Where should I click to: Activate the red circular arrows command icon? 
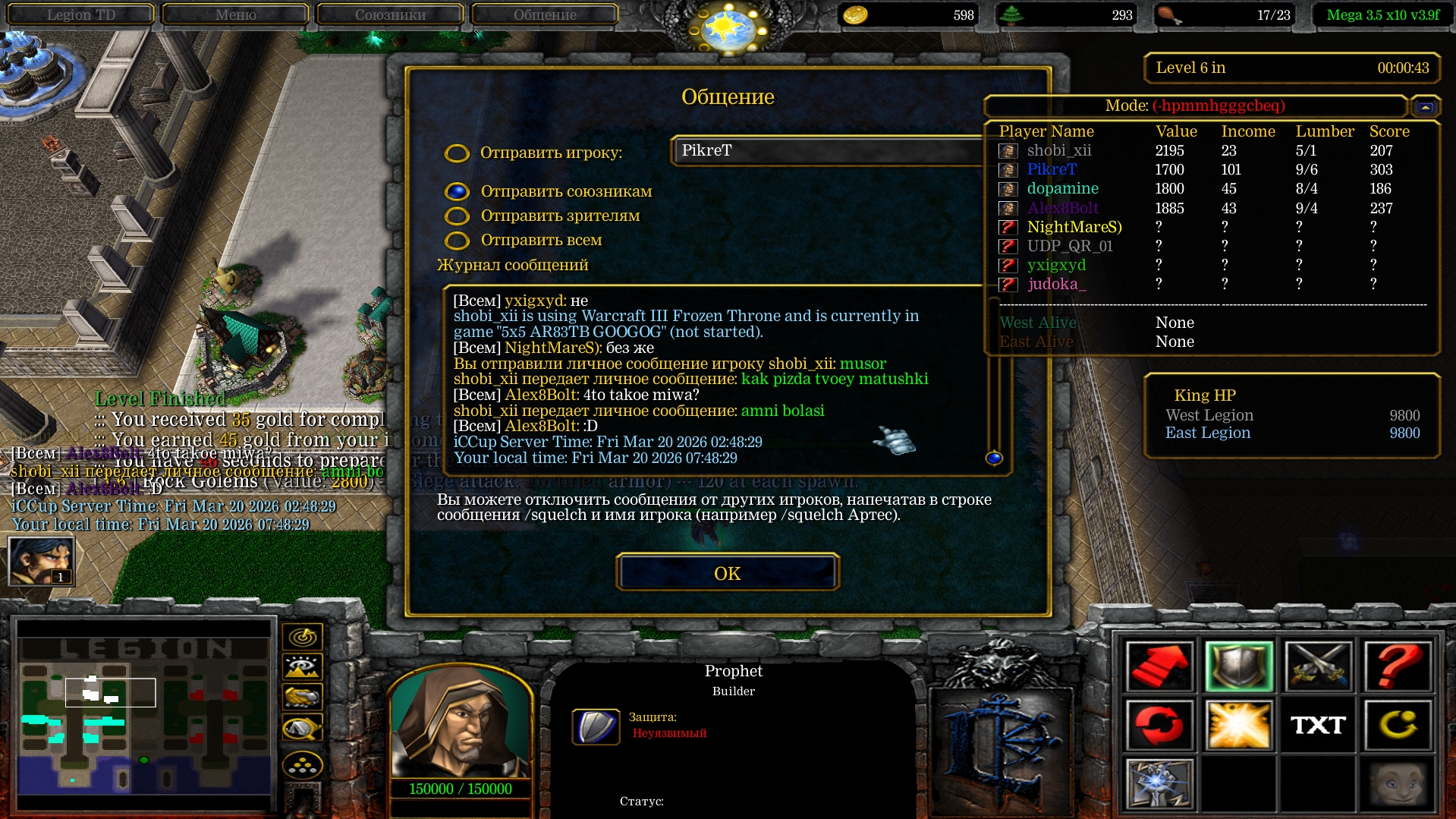click(1159, 725)
